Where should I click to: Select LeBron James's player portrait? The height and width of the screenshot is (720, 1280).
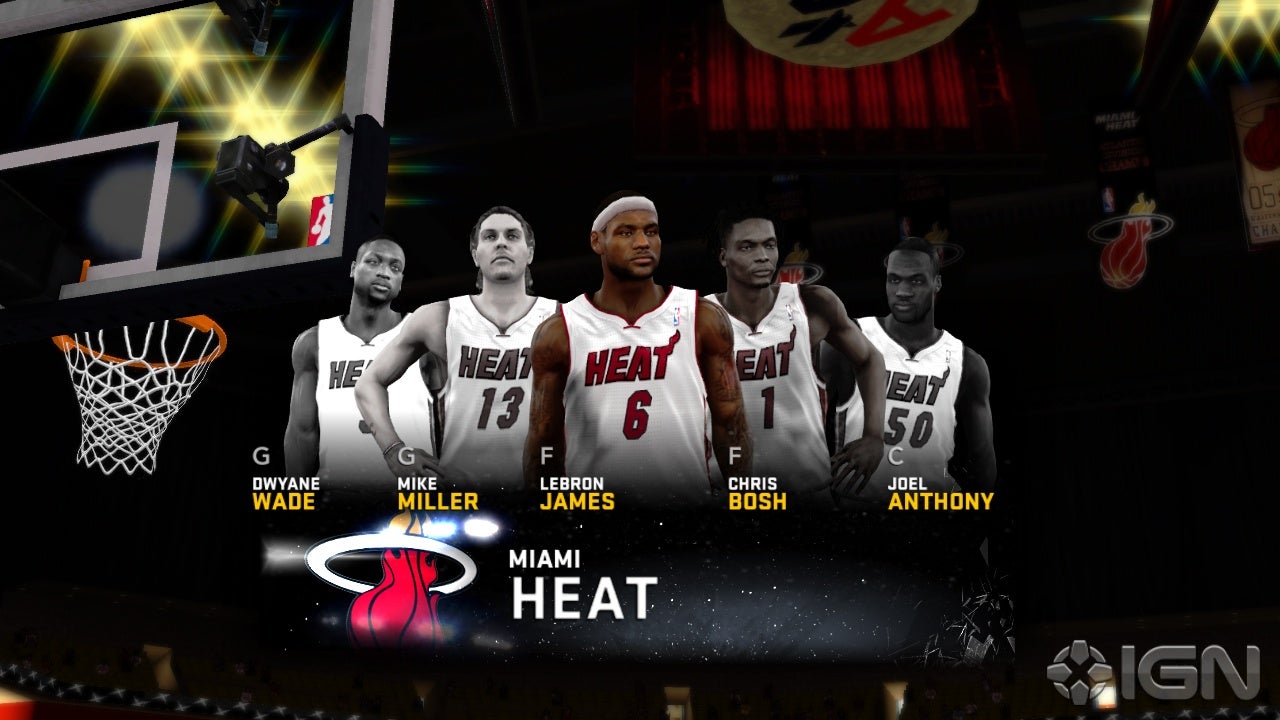pyautogui.click(x=630, y=320)
